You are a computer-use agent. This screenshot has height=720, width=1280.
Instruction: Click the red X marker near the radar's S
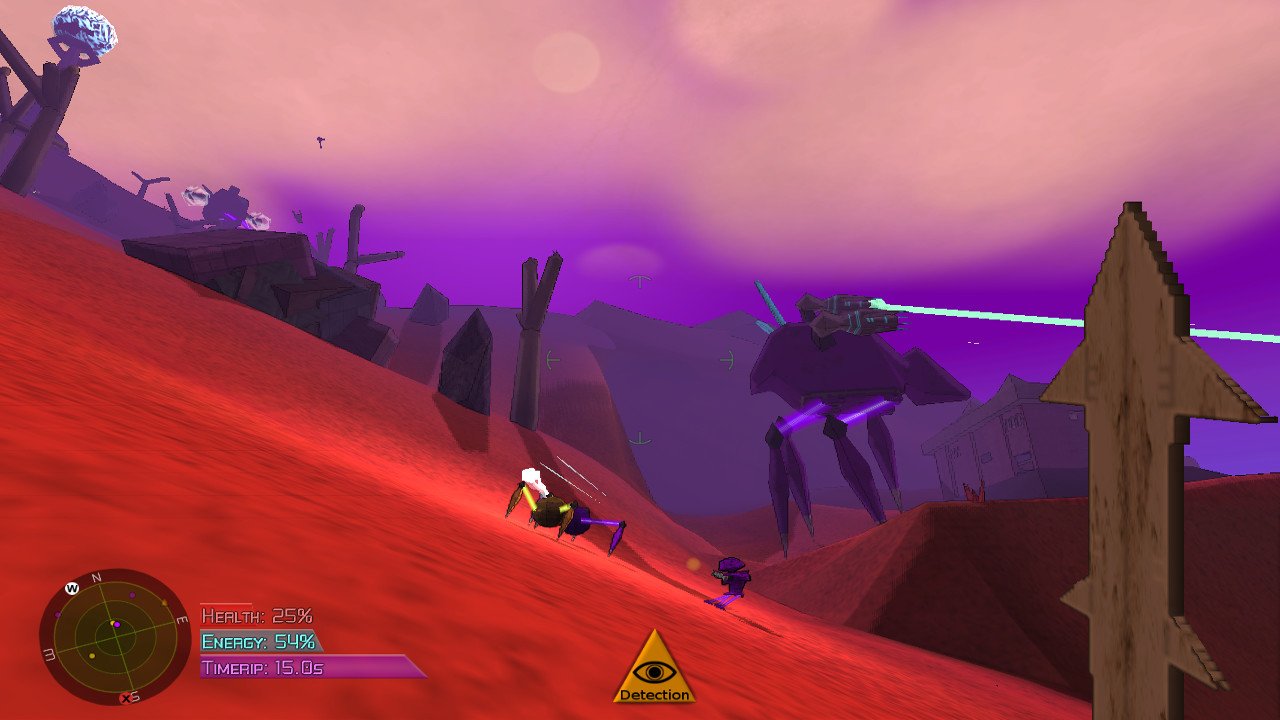pos(125,697)
